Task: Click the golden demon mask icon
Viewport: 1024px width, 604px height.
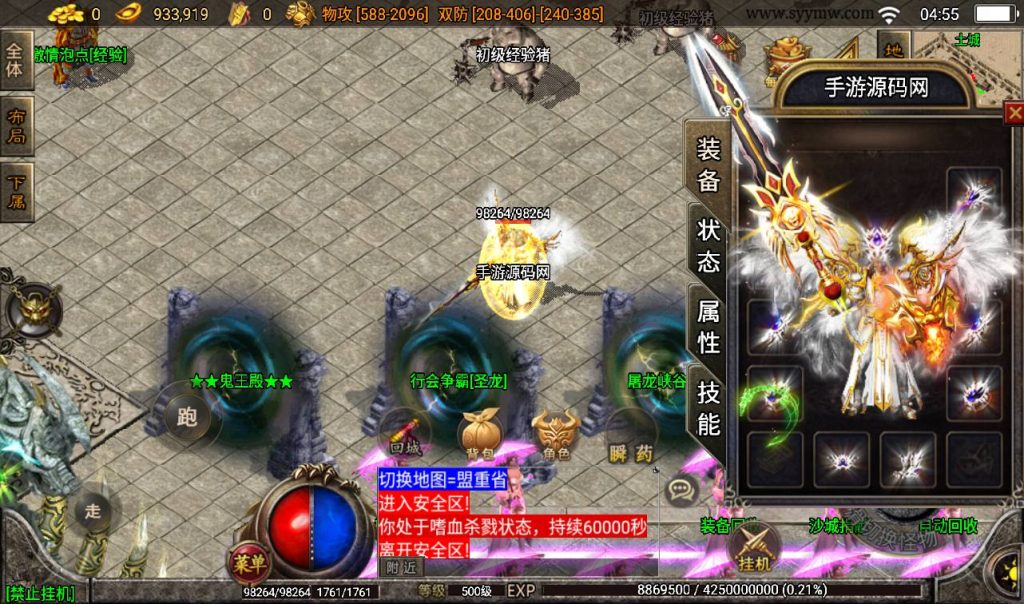Action: click(36, 308)
